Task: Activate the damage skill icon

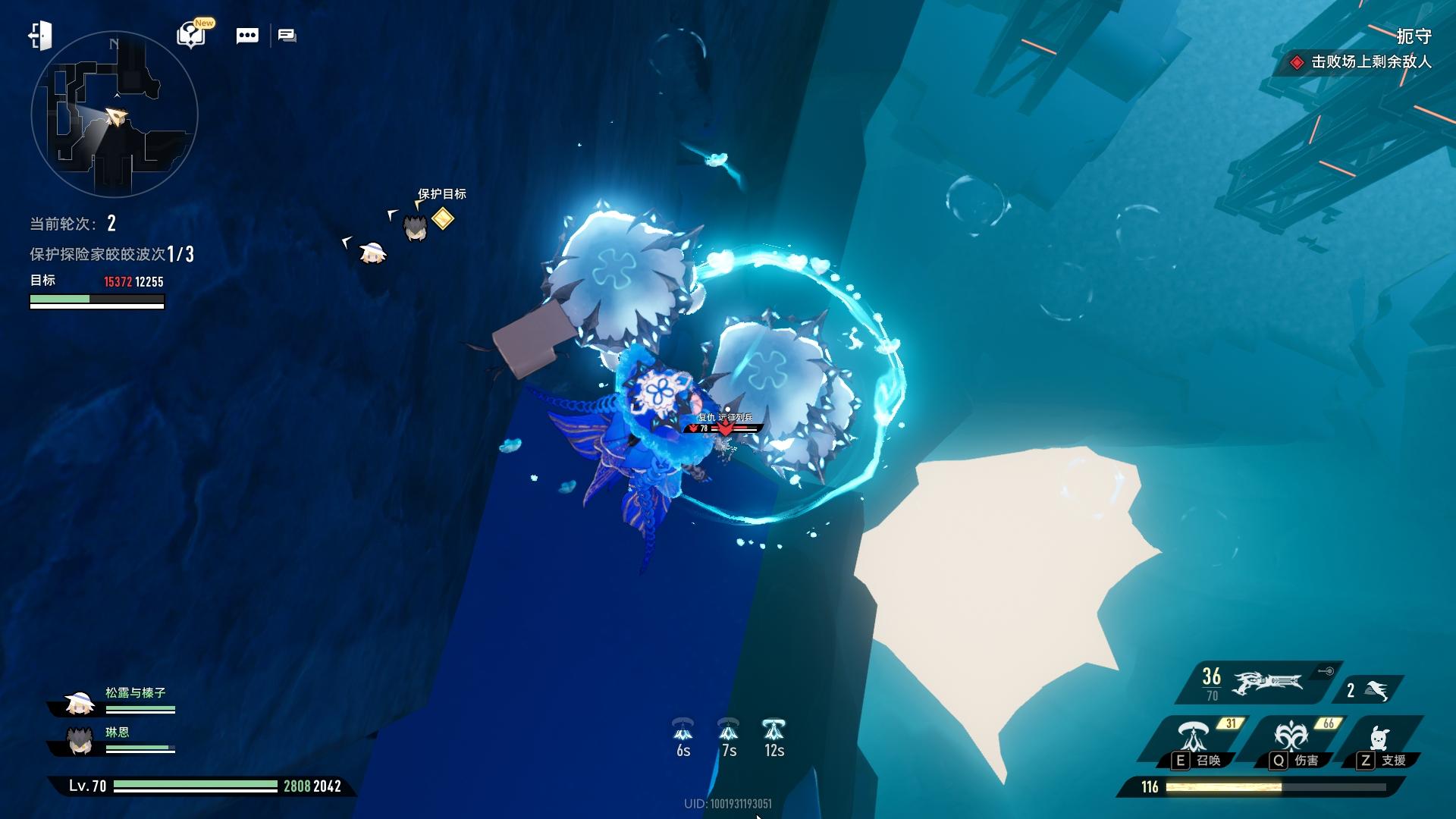Action: 1289,738
